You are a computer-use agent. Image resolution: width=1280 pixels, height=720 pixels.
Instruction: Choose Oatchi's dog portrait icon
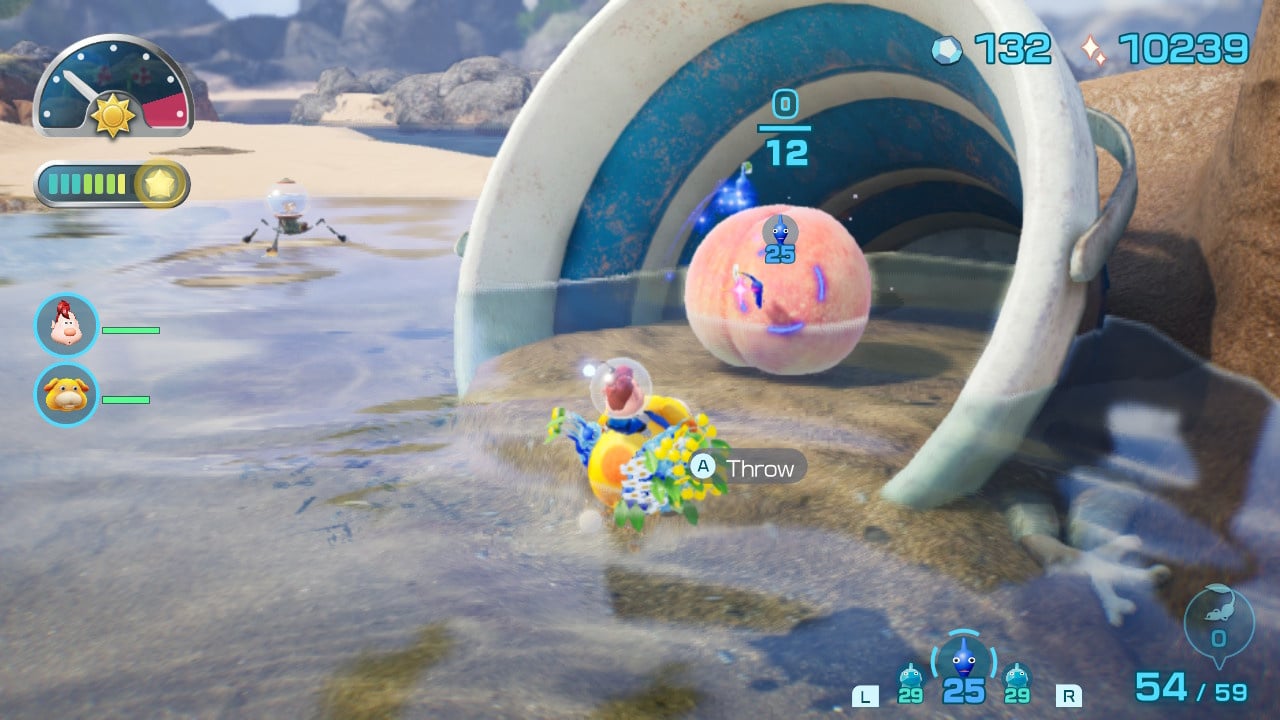66,394
